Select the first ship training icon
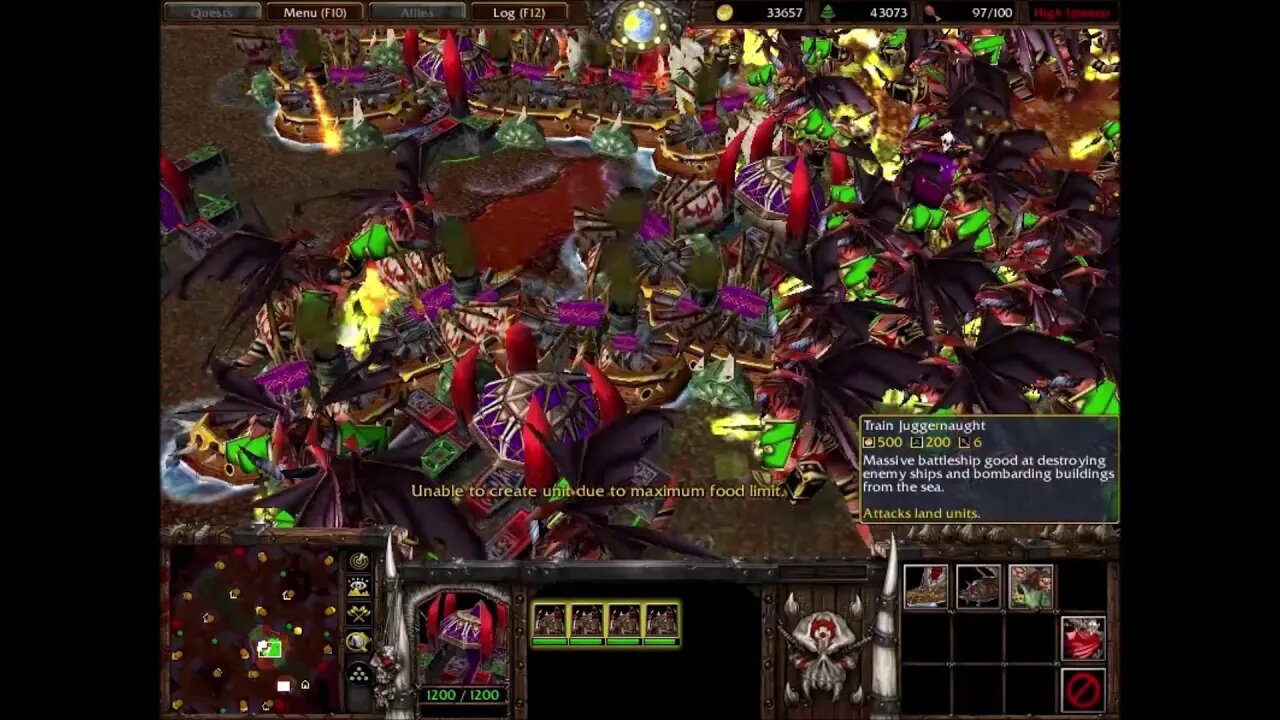Screen dimensions: 1280x720 click(926, 587)
